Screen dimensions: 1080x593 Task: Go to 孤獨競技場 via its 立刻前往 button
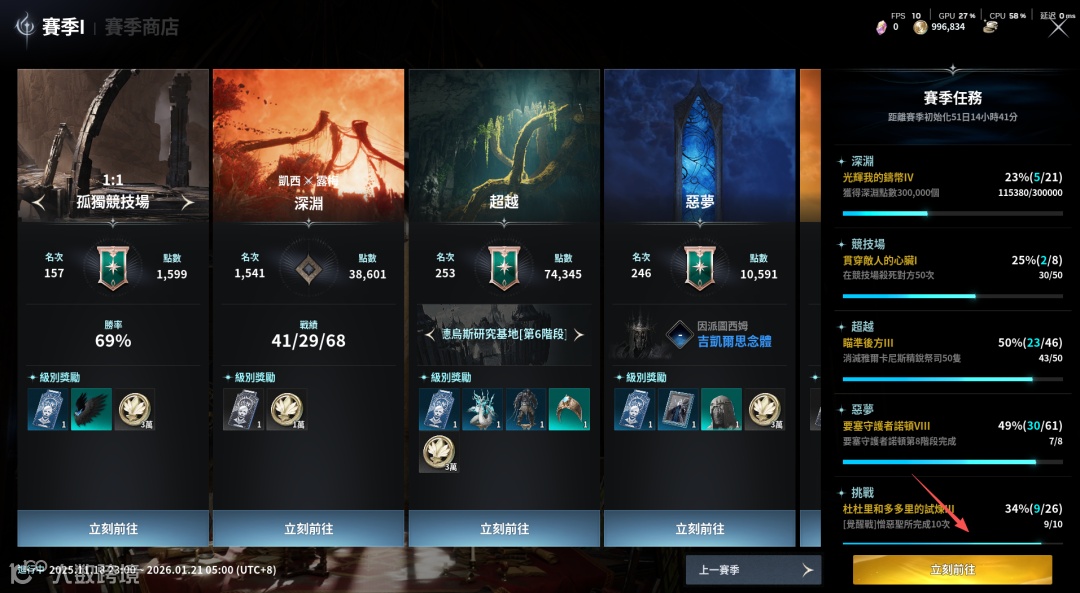tap(113, 529)
